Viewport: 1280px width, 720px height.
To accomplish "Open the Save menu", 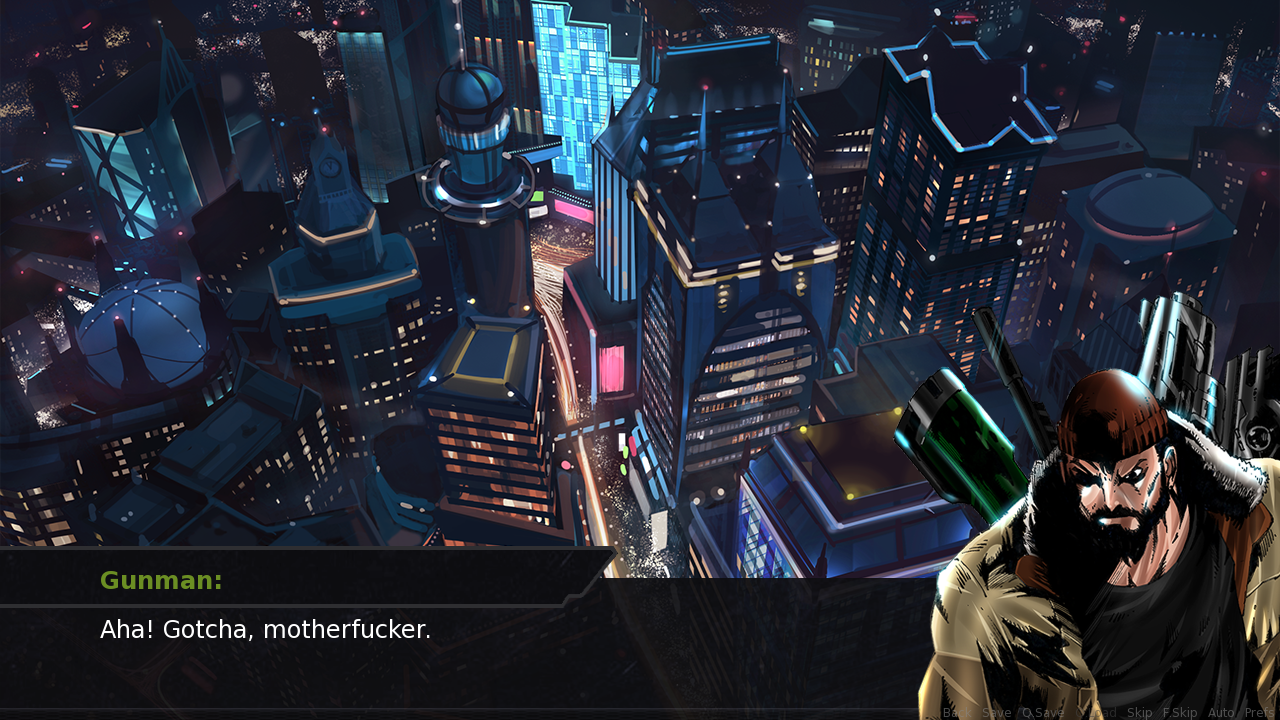I will (997, 713).
